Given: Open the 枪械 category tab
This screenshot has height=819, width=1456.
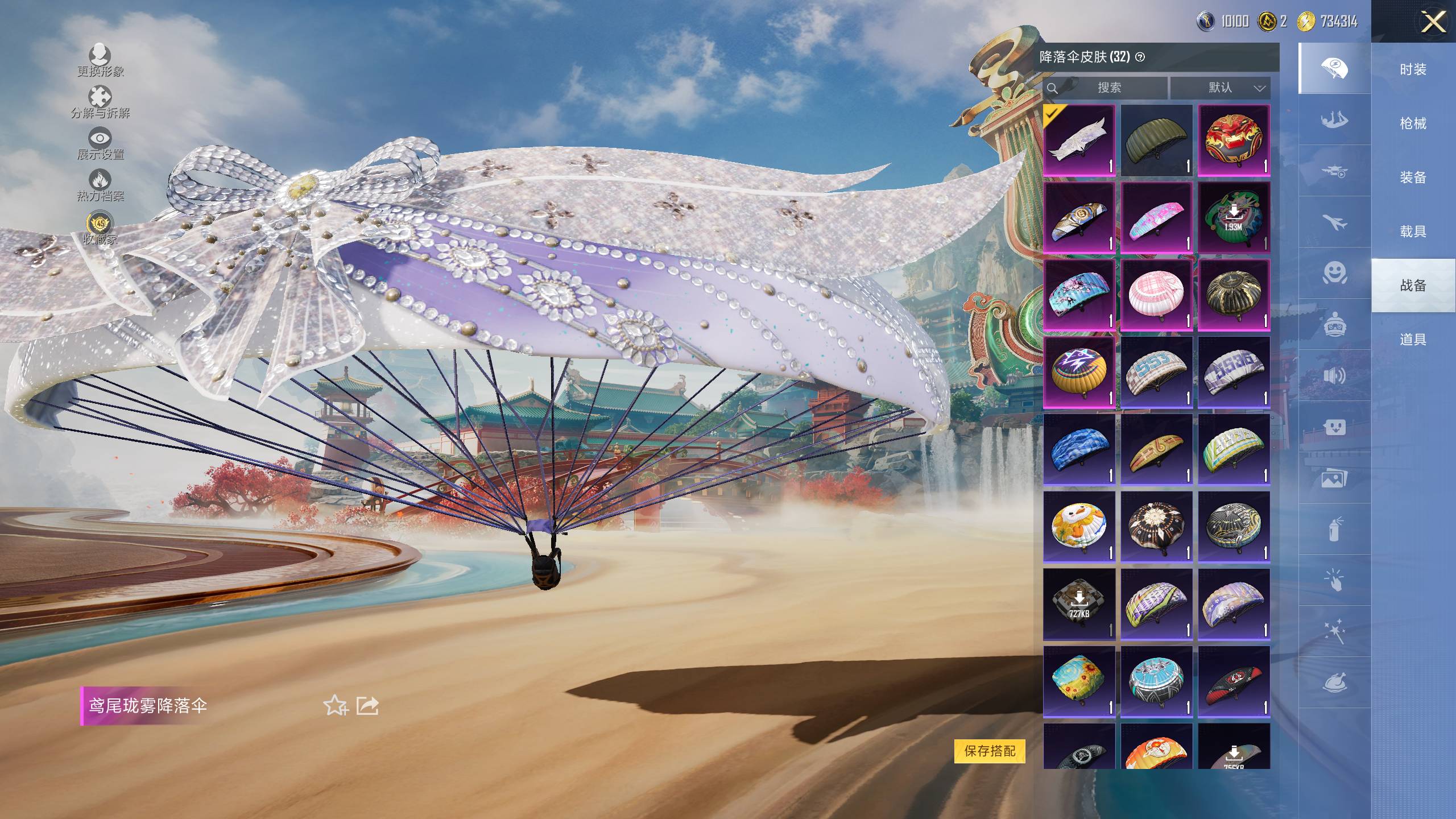Looking at the screenshot, I should click(1413, 123).
